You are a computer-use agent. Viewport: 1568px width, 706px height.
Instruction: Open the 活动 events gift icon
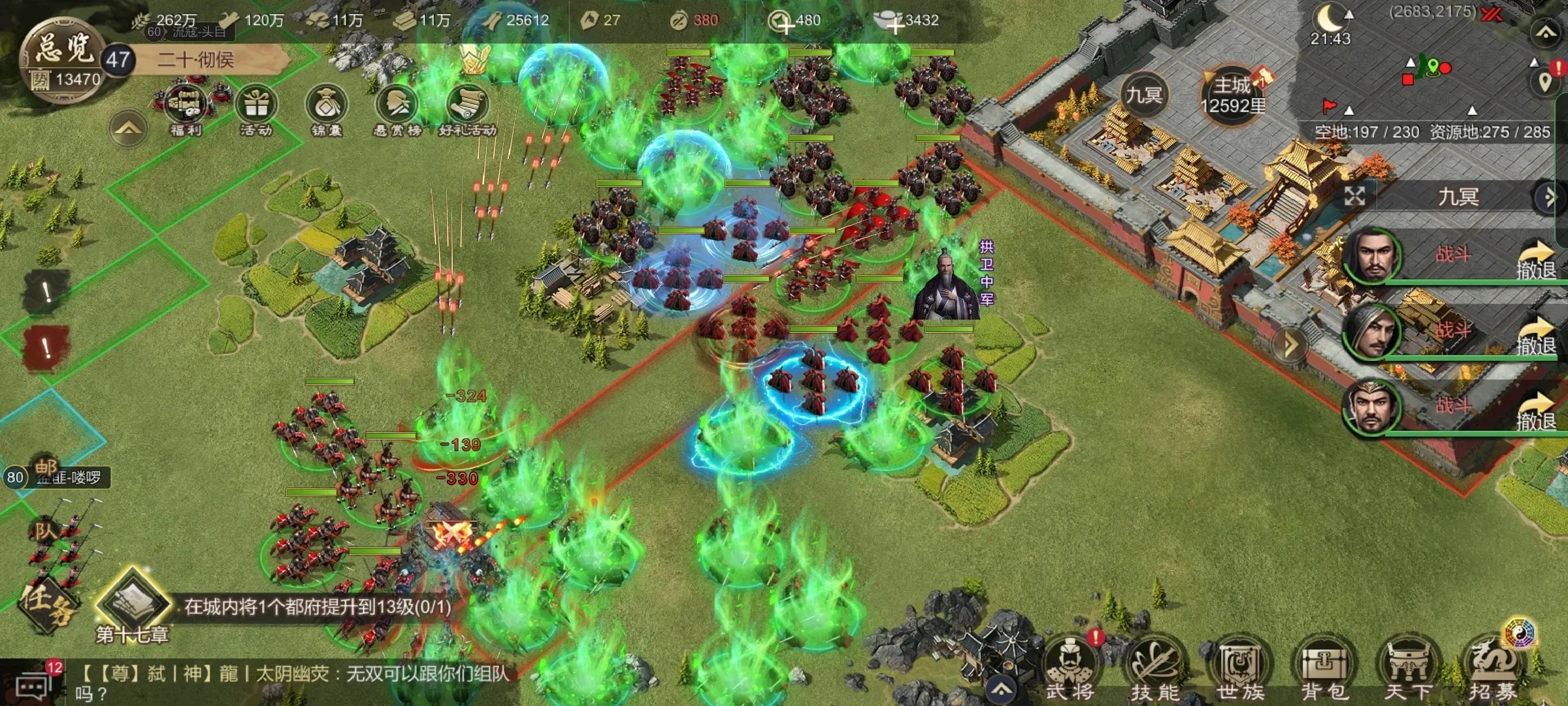(x=256, y=108)
